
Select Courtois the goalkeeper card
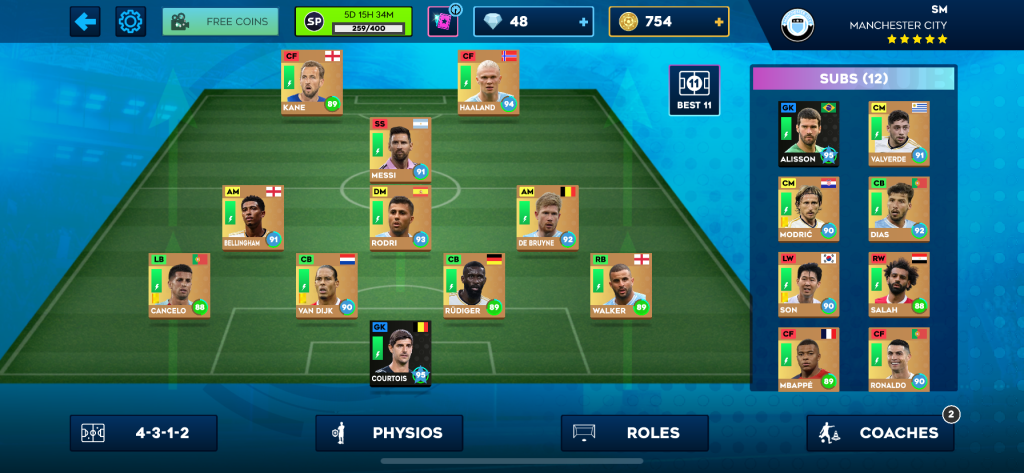click(x=400, y=353)
